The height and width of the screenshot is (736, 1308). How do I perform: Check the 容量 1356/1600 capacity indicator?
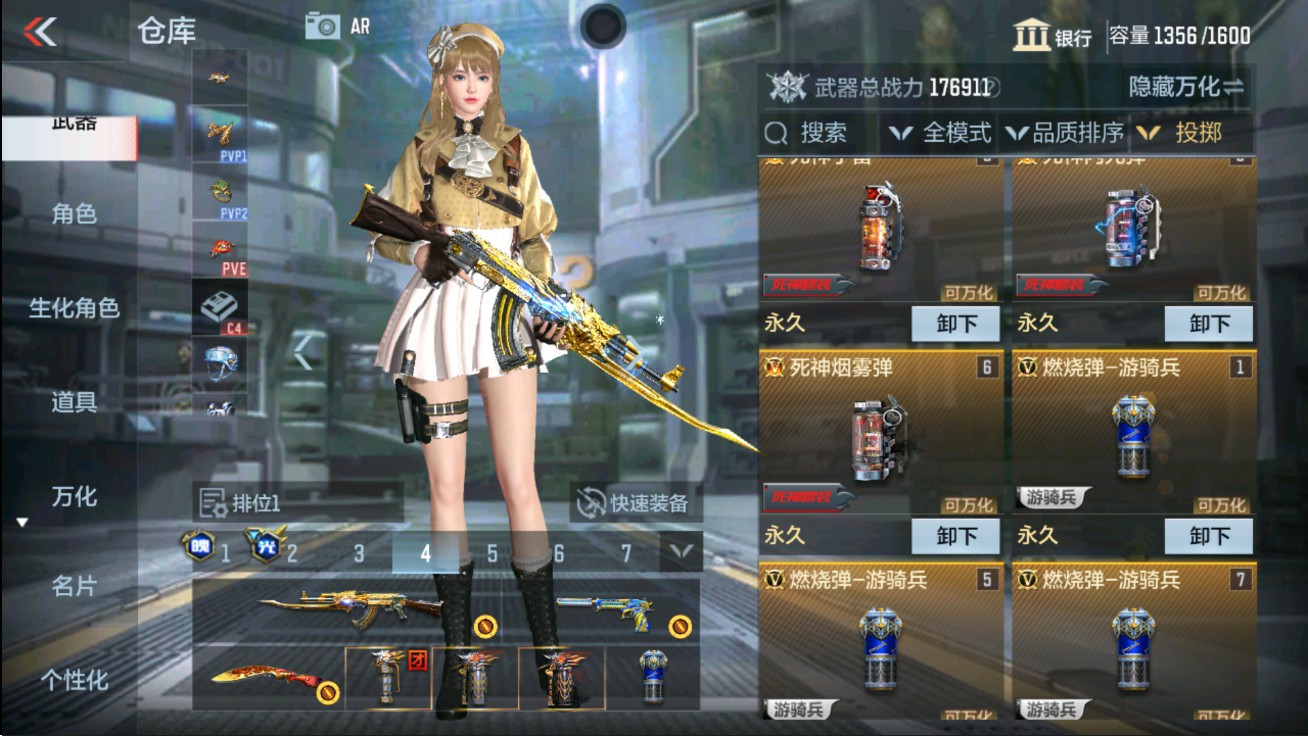tap(1196, 32)
